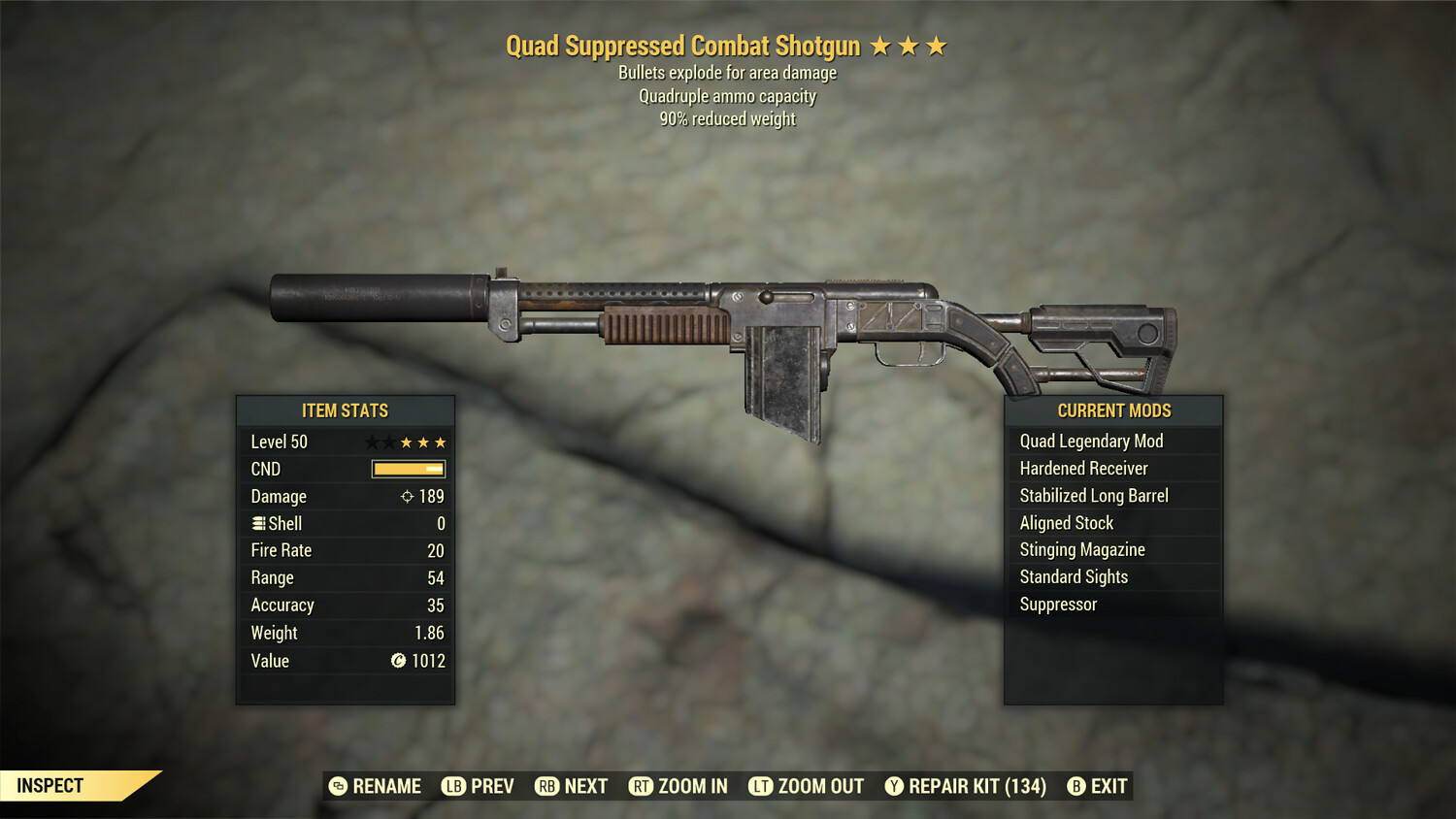Image resolution: width=1456 pixels, height=819 pixels.
Task: Select the RT zoom in icon
Action: pyautogui.click(x=642, y=786)
